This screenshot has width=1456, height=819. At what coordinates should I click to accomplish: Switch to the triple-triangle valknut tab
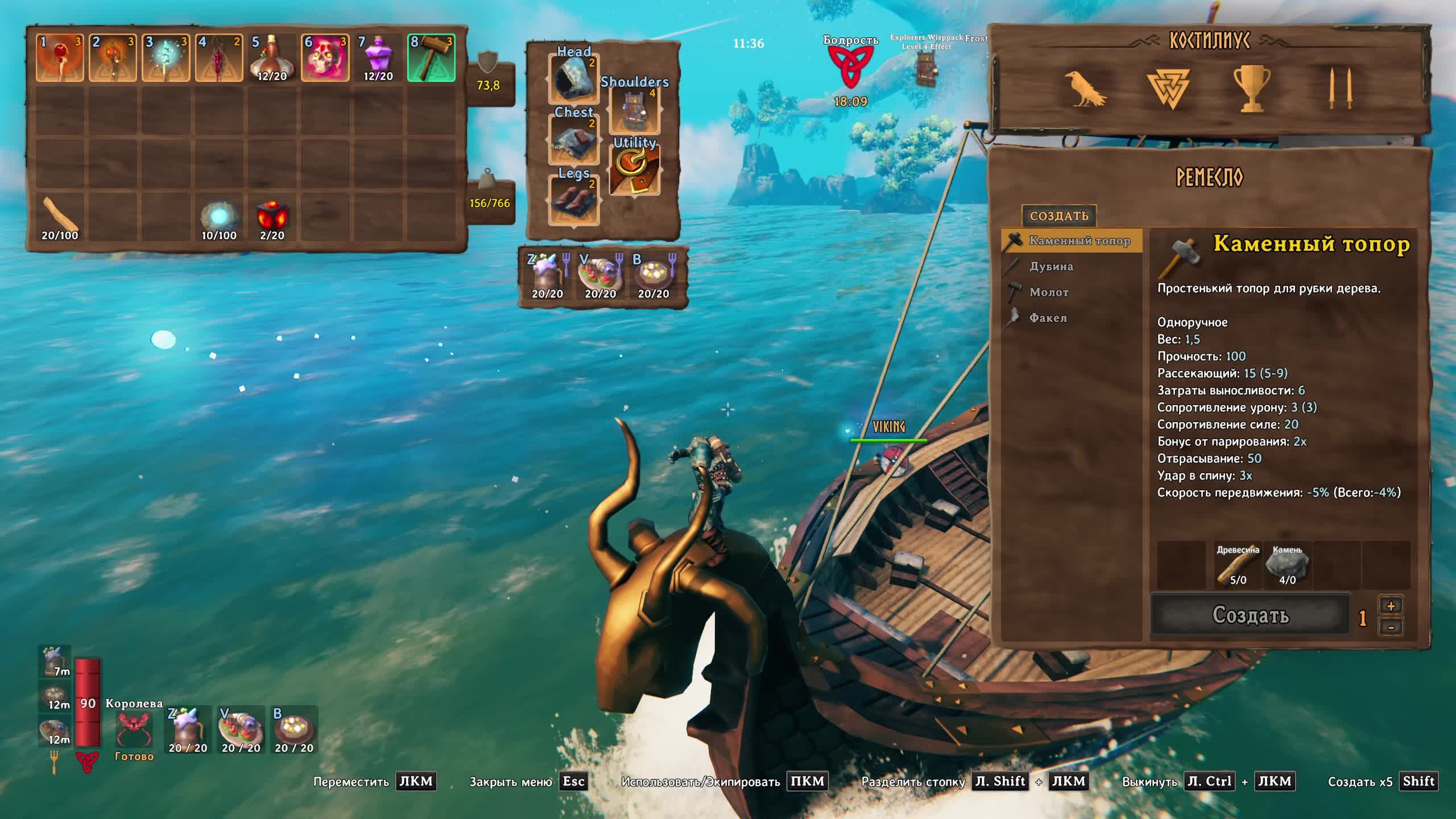[1168, 89]
